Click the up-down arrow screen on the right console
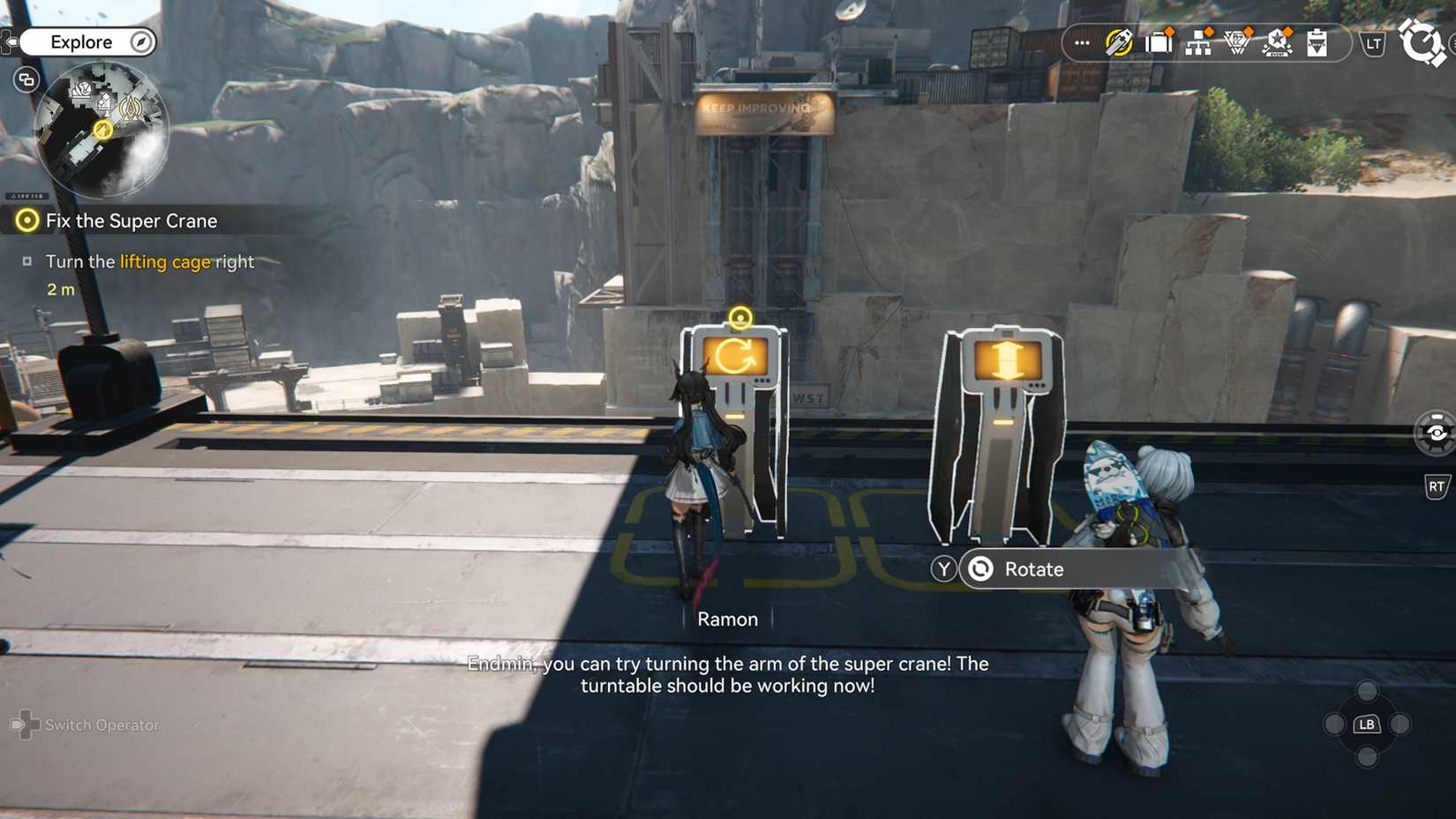The height and width of the screenshot is (819, 1456). (x=1006, y=359)
